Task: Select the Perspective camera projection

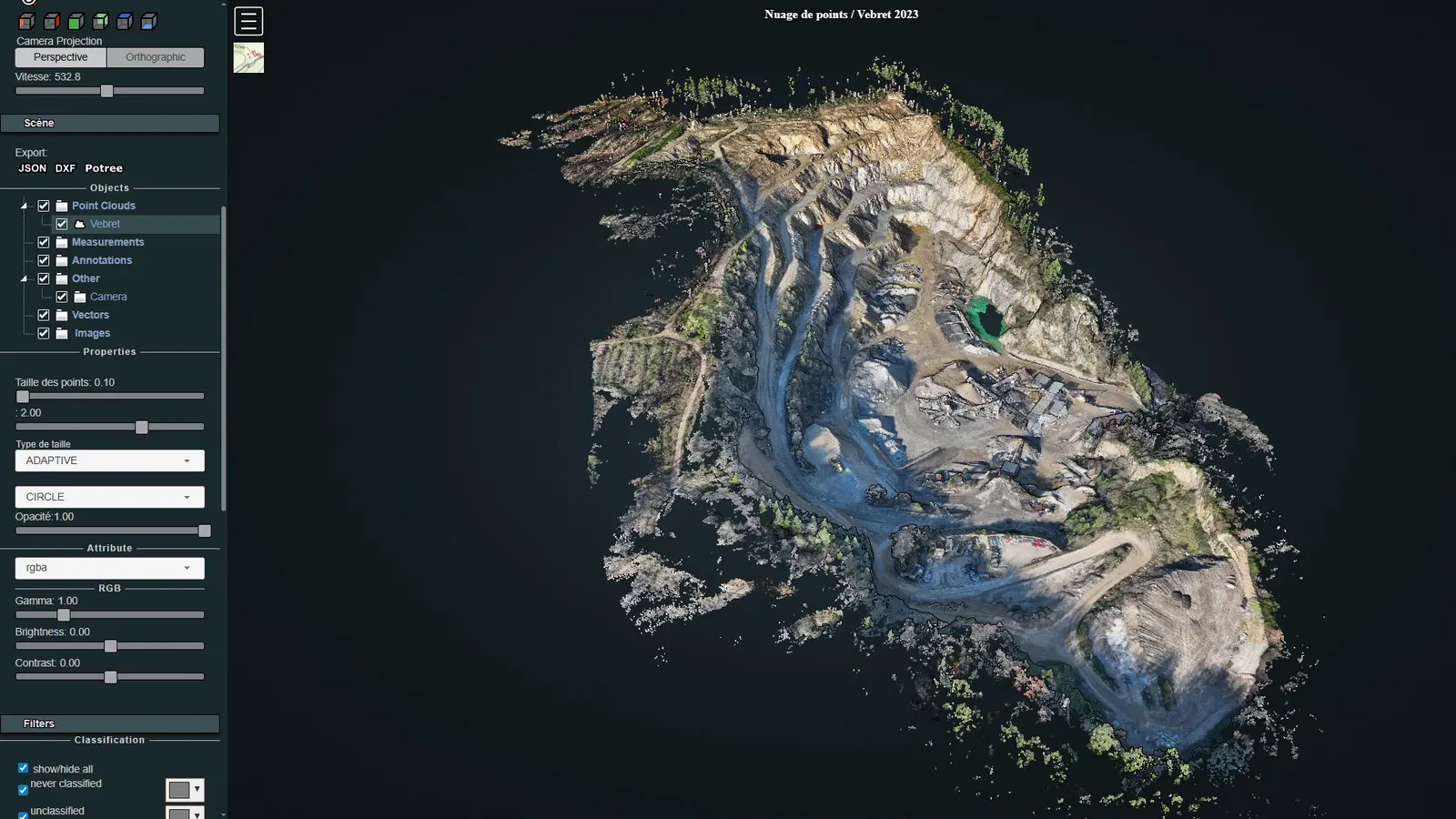Action: [x=61, y=57]
